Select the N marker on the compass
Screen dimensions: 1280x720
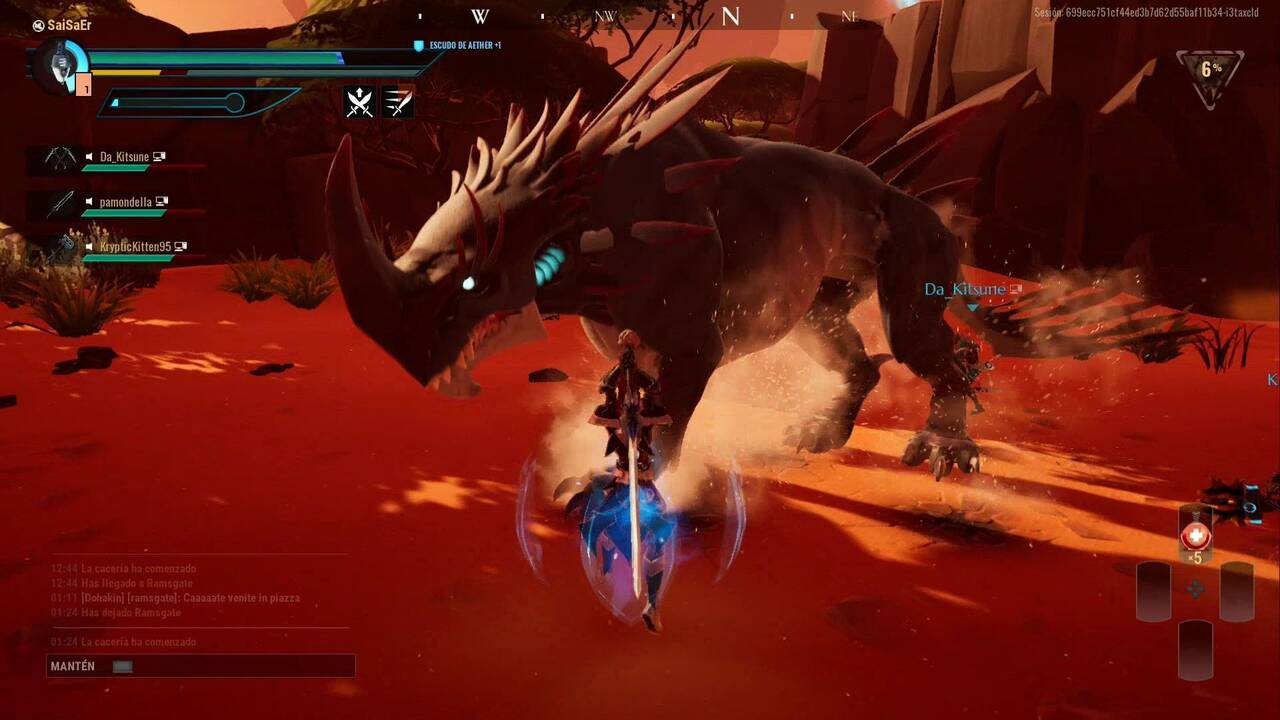(732, 16)
